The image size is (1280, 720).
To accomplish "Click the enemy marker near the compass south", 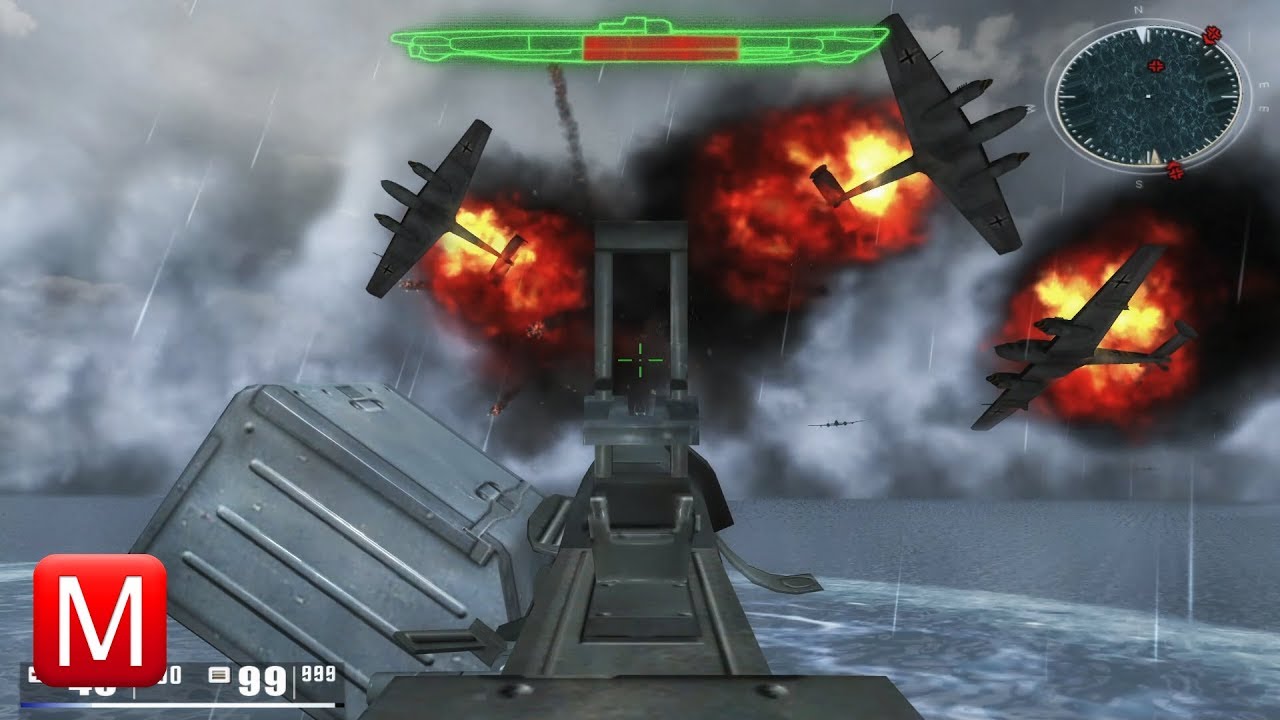I will 1175,171.
